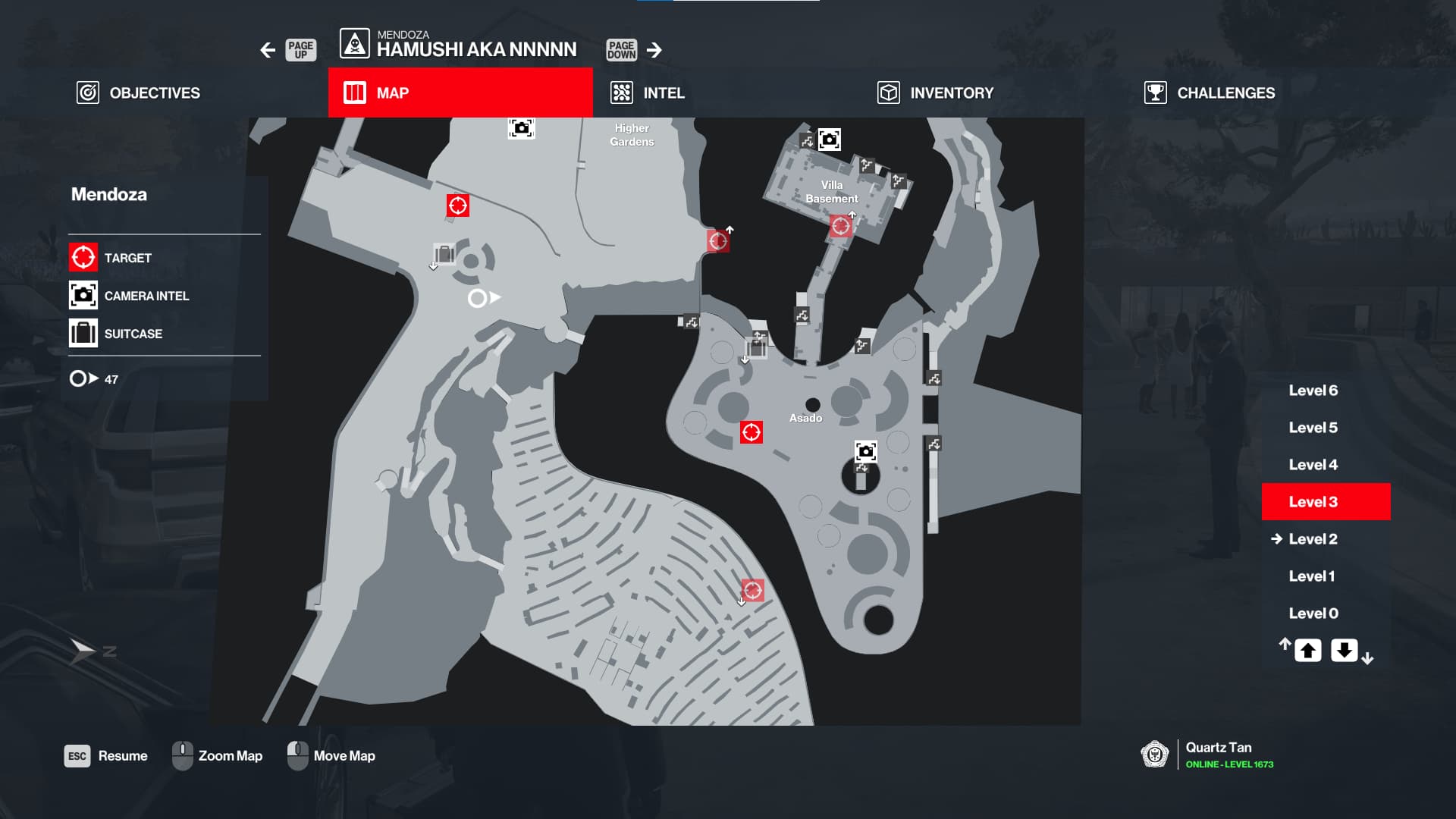
Task: Show Level 1 floor map
Action: (1311, 576)
